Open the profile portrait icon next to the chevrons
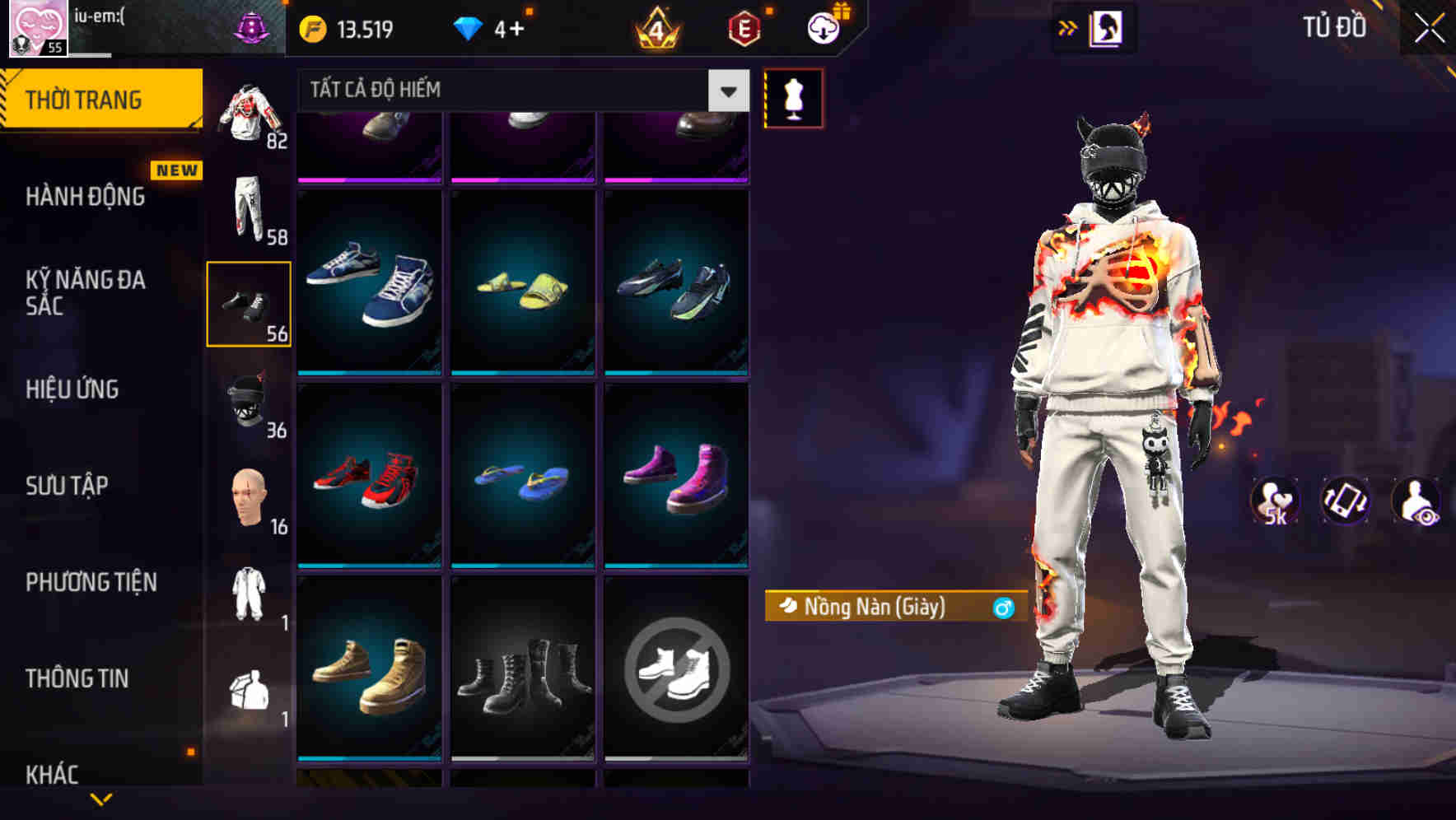The width and height of the screenshot is (1456, 820). pyautogui.click(x=1107, y=27)
